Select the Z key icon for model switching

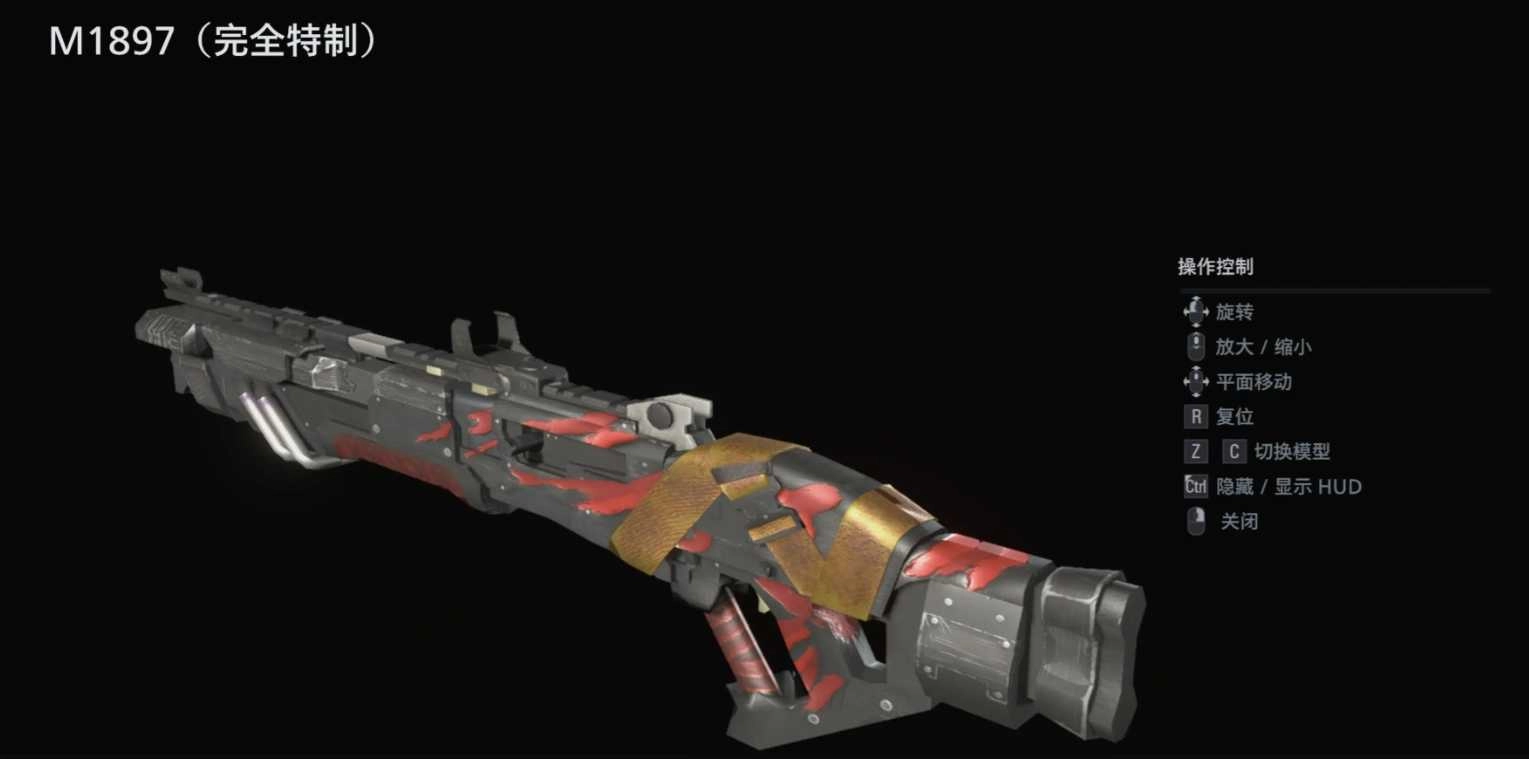pyautogui.click(x=1195, y=452)
